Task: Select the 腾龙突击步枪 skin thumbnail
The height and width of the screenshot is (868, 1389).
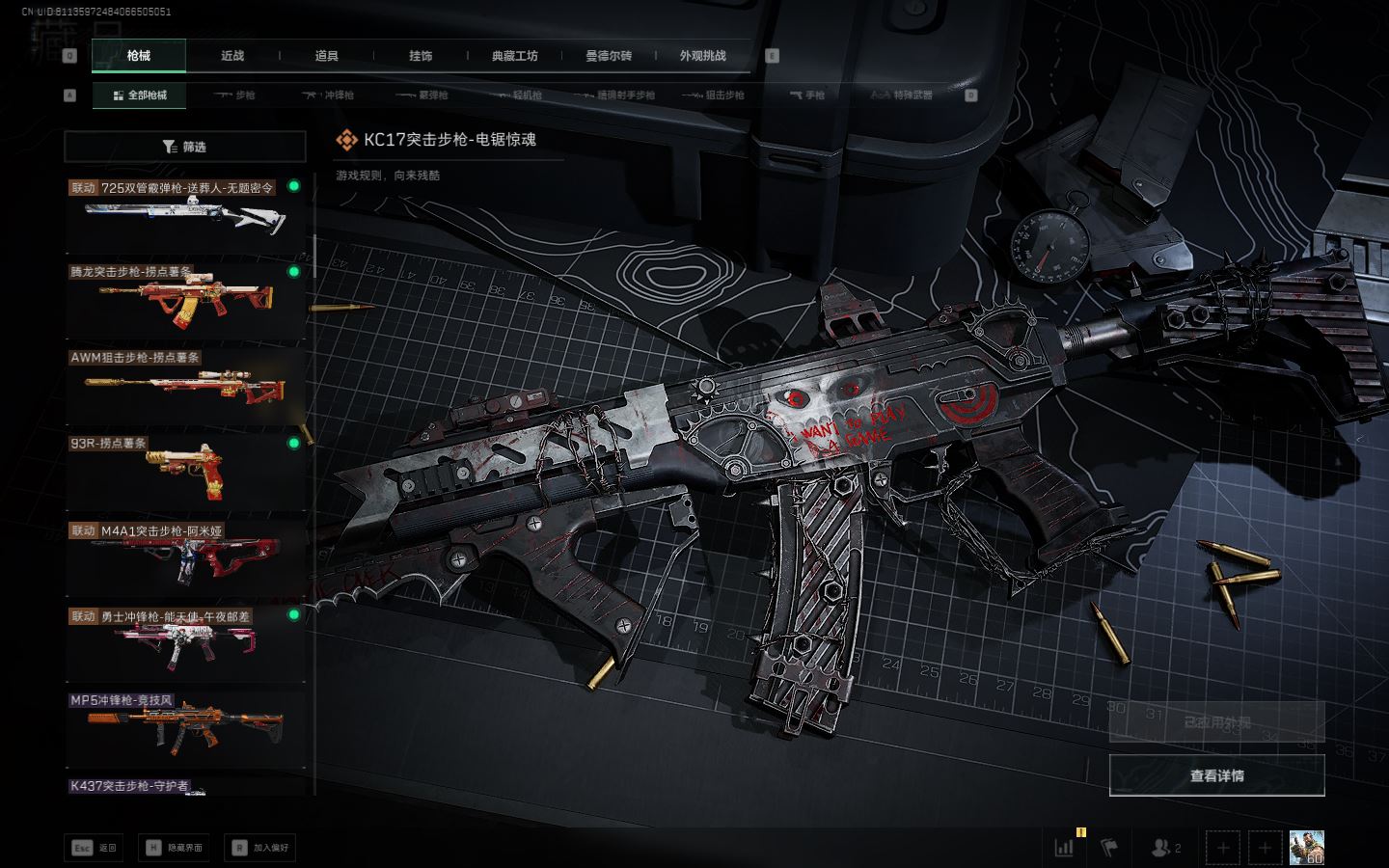Action: tap(185, 300)
